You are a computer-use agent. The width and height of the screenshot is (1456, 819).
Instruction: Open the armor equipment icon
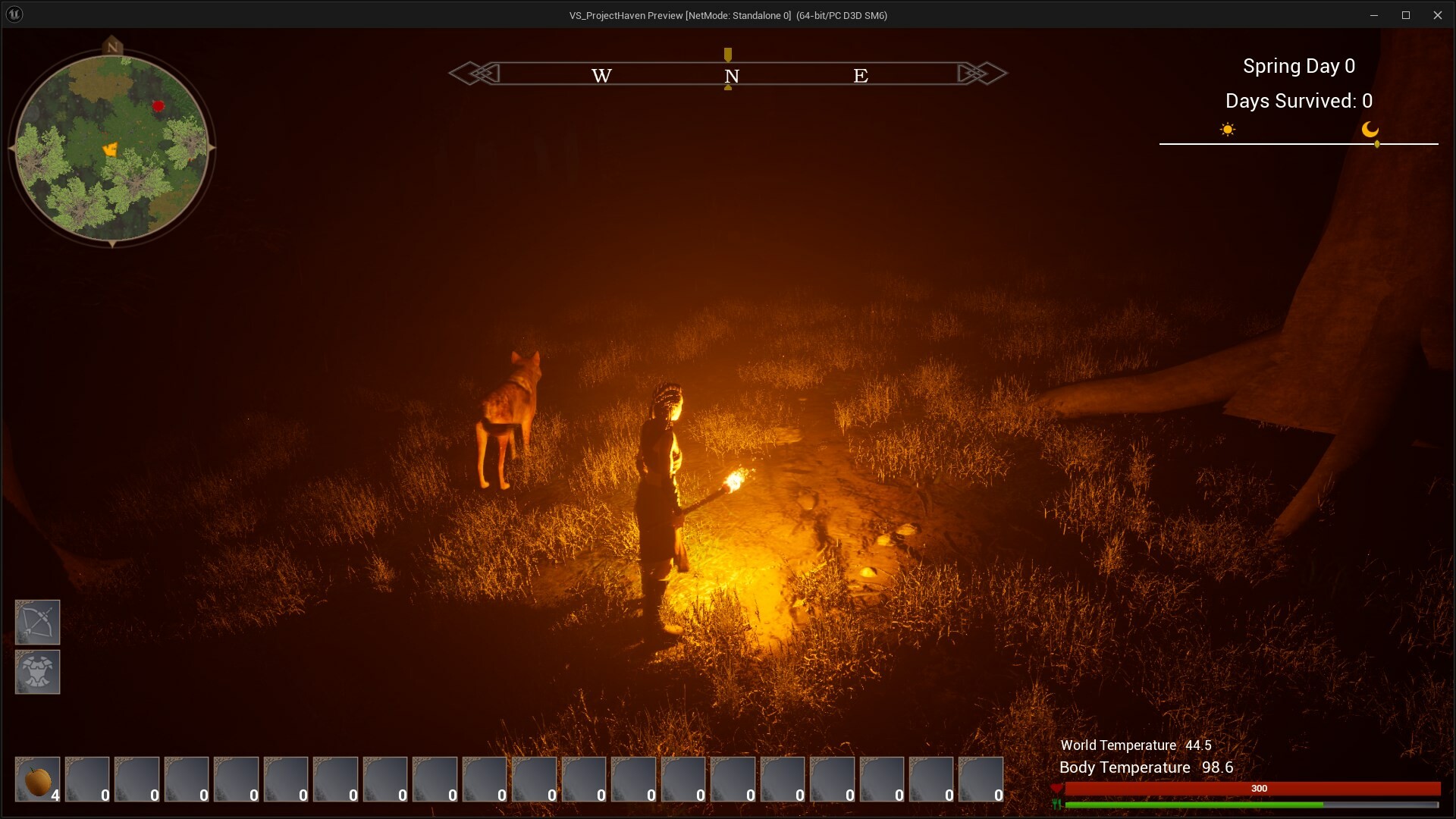click(x=37, y=672)
